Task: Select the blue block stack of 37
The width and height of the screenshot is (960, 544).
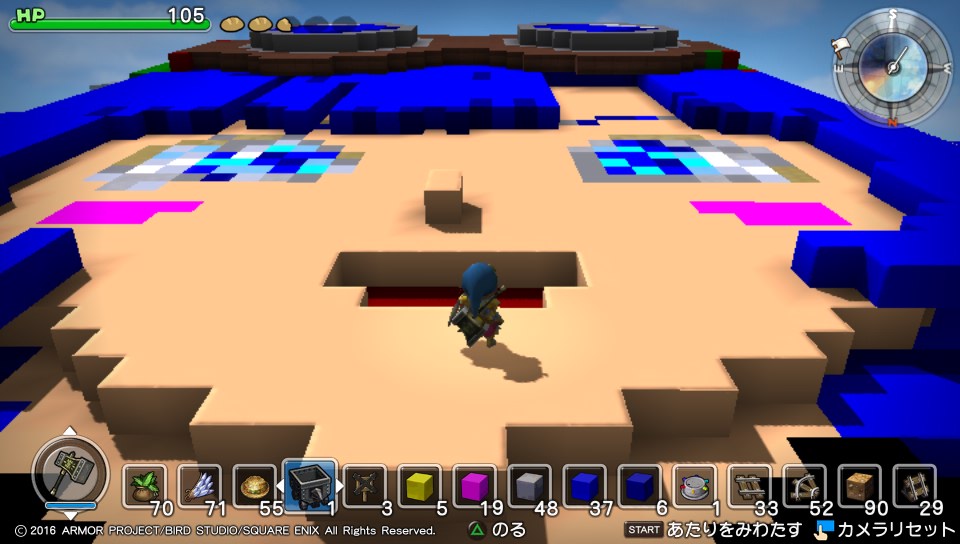Action: (x=584, y=487)
